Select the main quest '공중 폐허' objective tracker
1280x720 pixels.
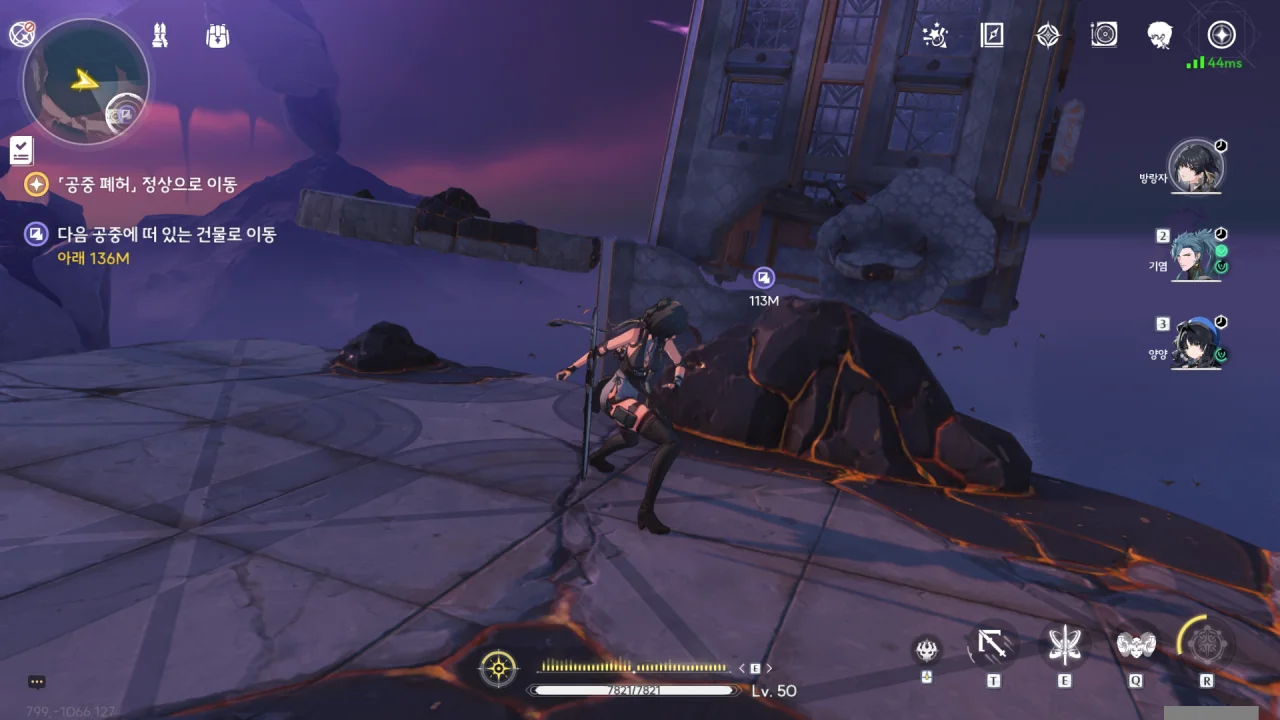coord(147,184)
